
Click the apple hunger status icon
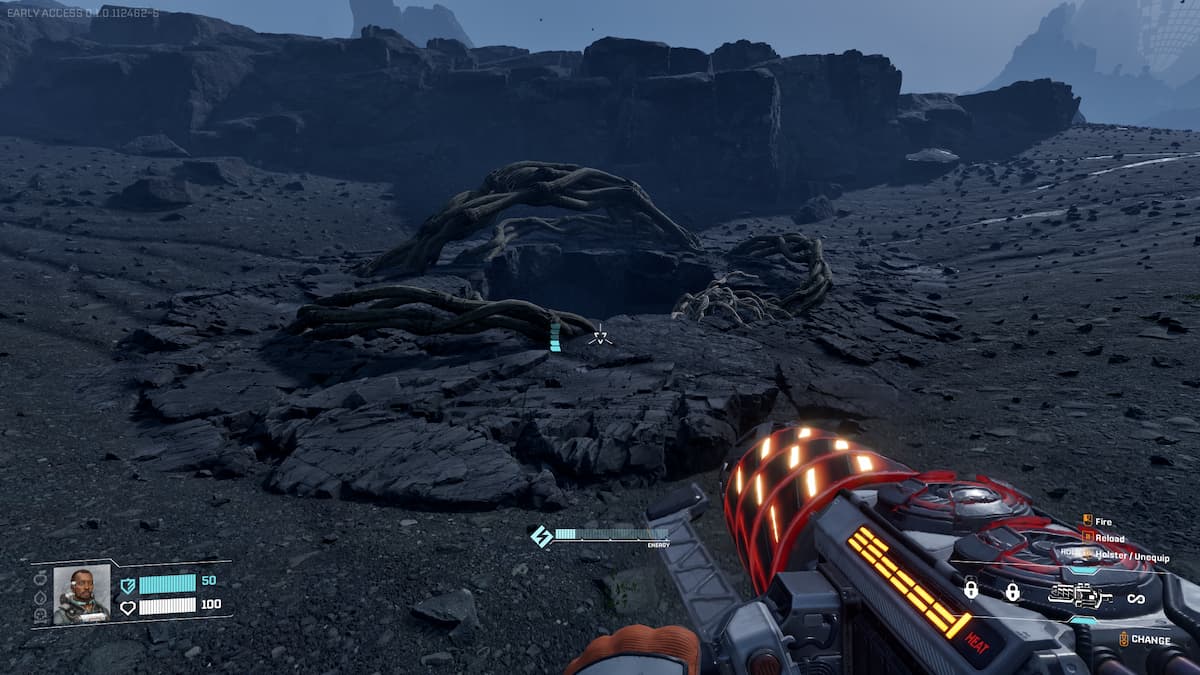[40, 578]
